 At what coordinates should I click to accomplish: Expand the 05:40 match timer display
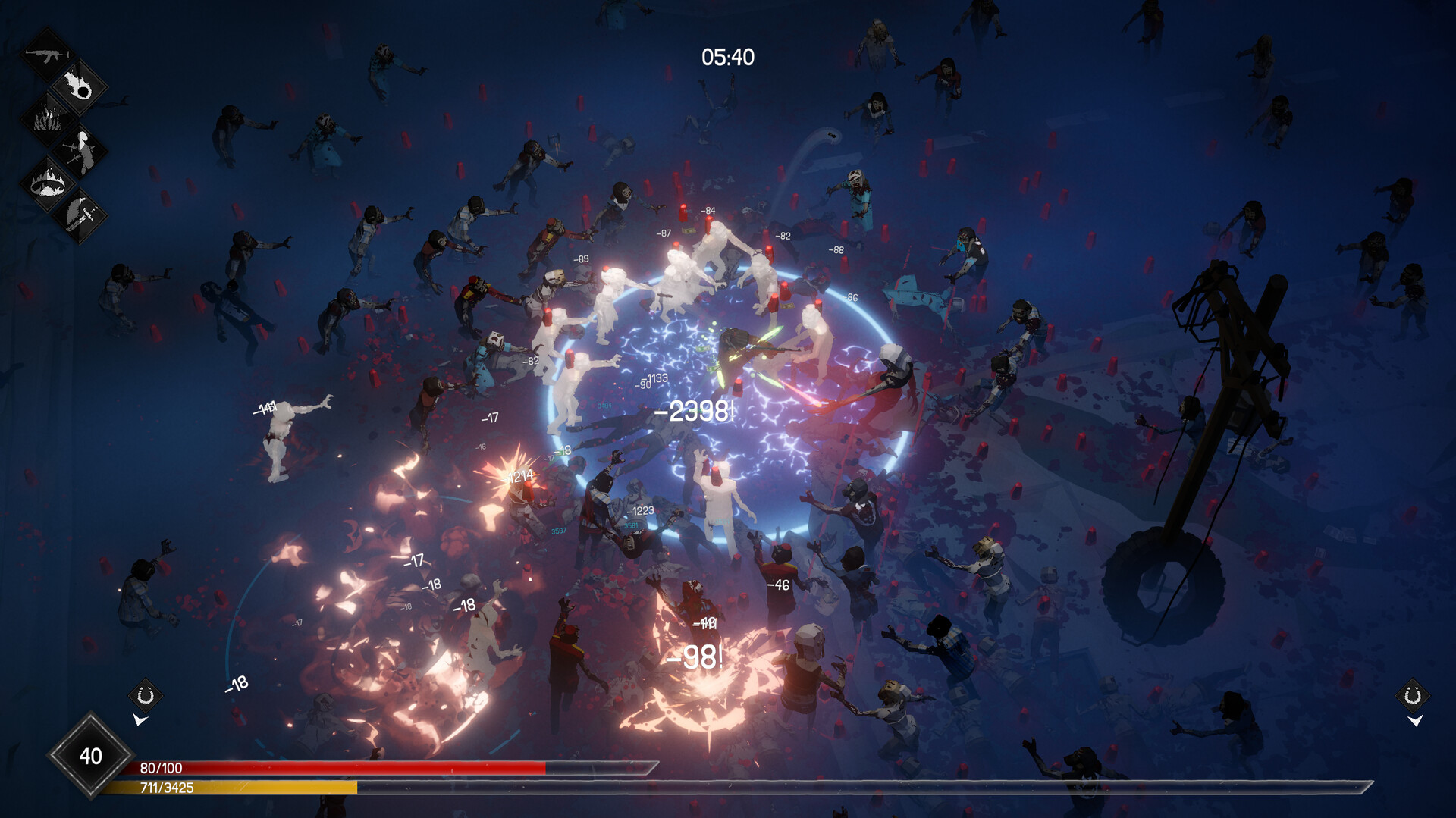pyautogui.click(x=730, y=56)
